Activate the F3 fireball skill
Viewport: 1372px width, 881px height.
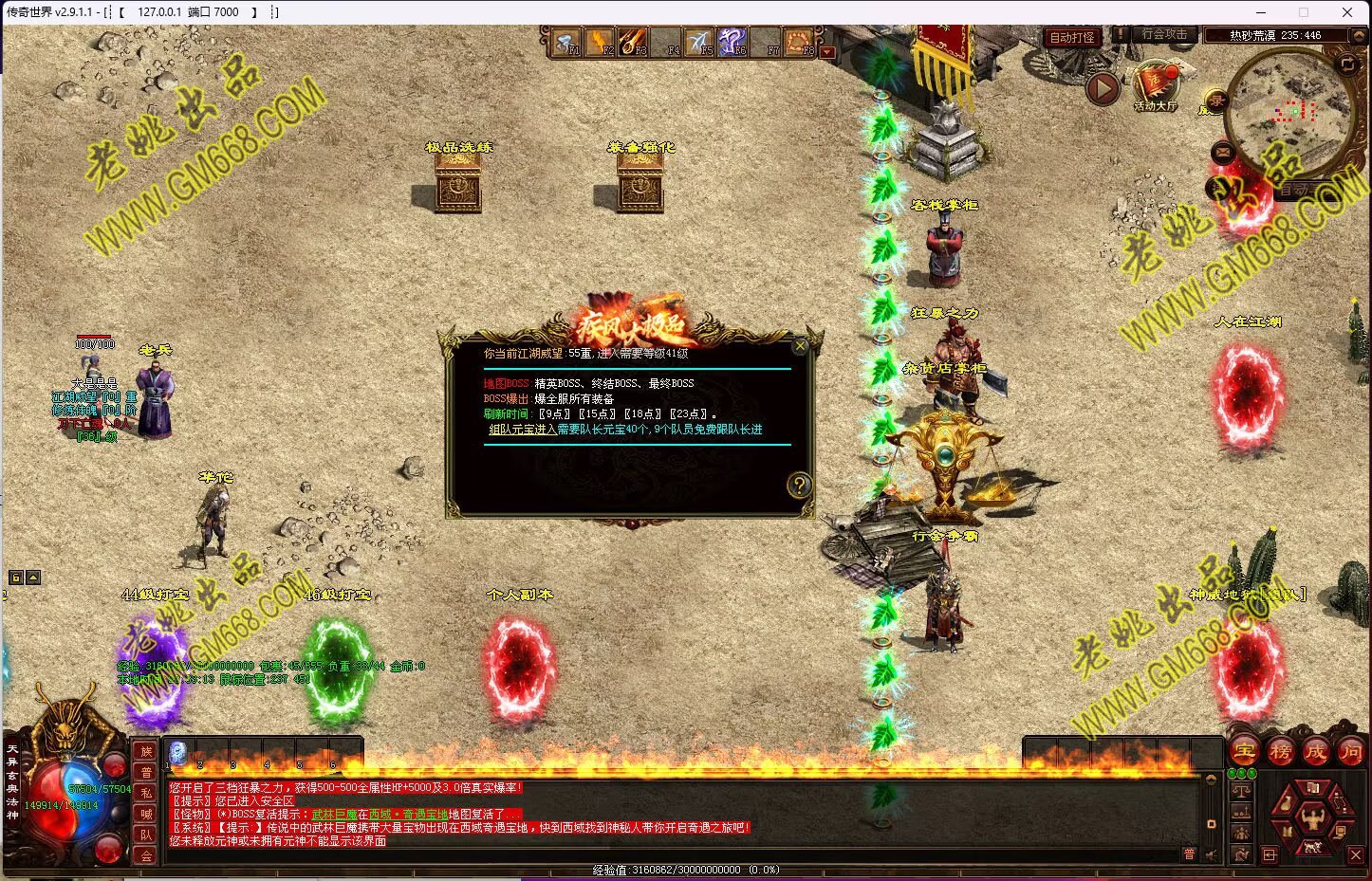(632, 42)
